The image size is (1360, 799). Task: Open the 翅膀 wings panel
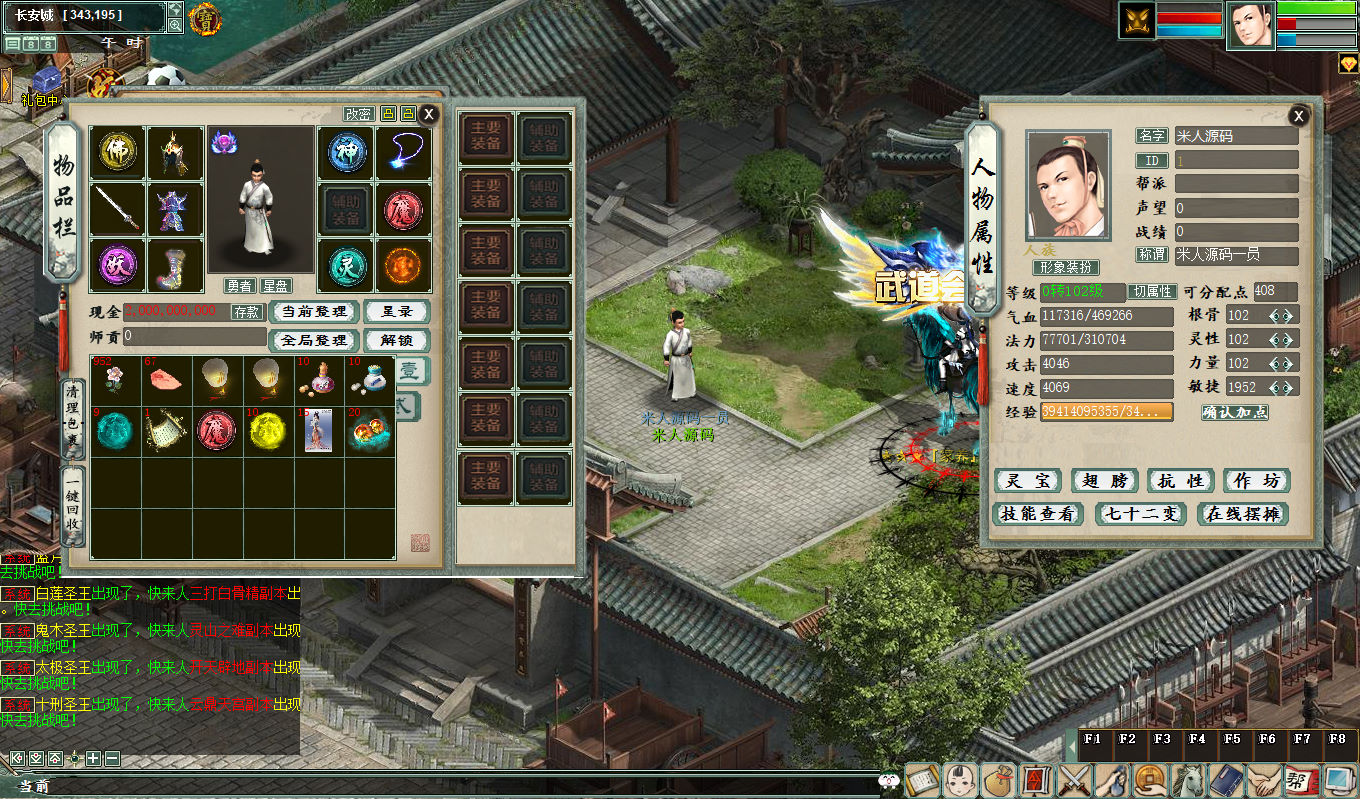pyautogui.click(x=1105, y=481)
